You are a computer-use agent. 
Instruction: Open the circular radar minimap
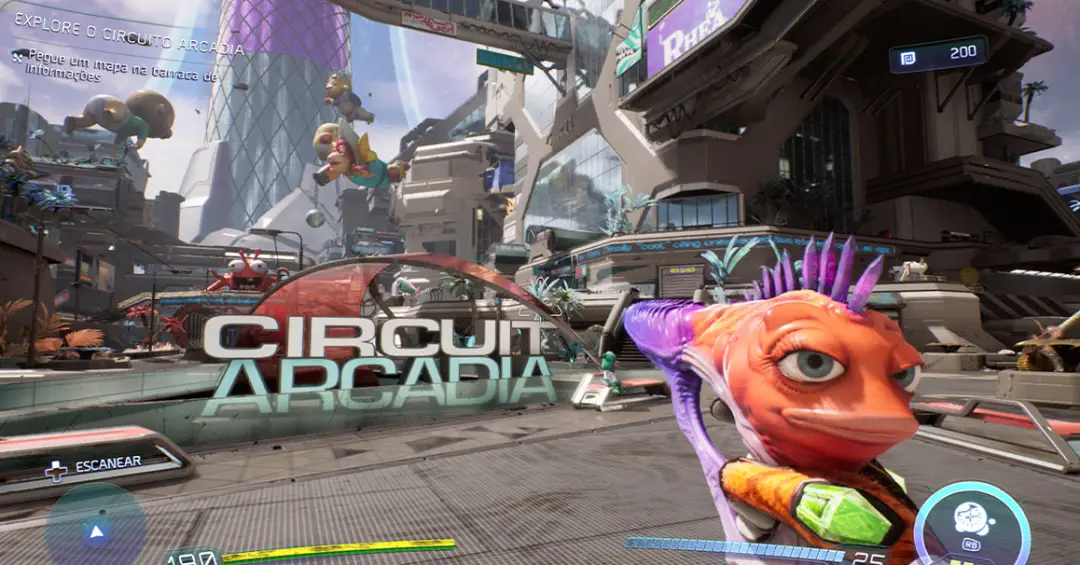point(96,527)
